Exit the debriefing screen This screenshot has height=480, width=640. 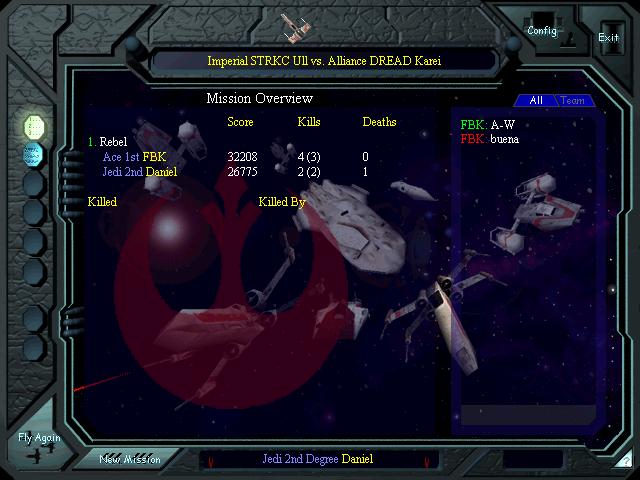608,37
